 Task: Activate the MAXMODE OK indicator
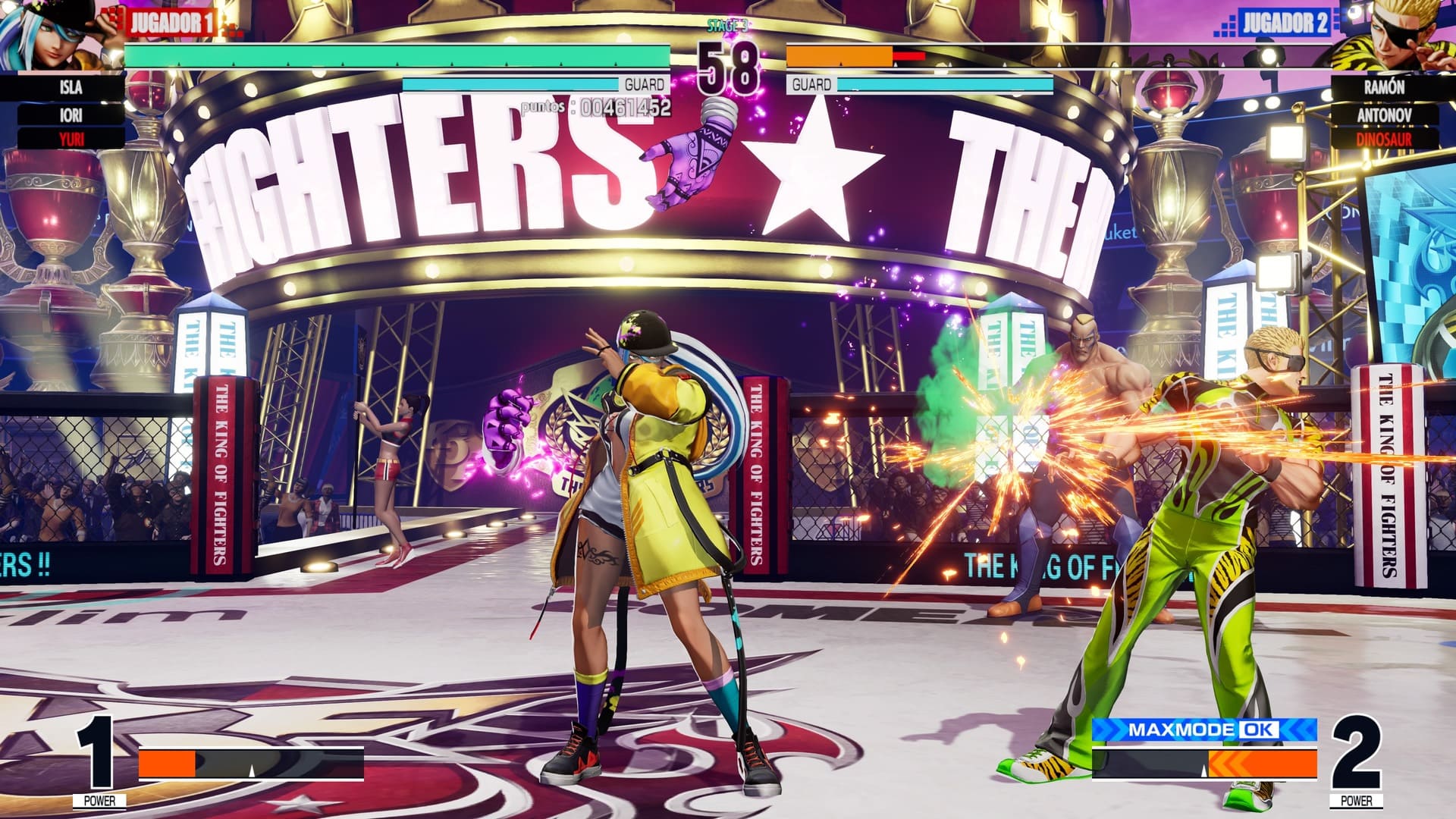click(1203, 730)
